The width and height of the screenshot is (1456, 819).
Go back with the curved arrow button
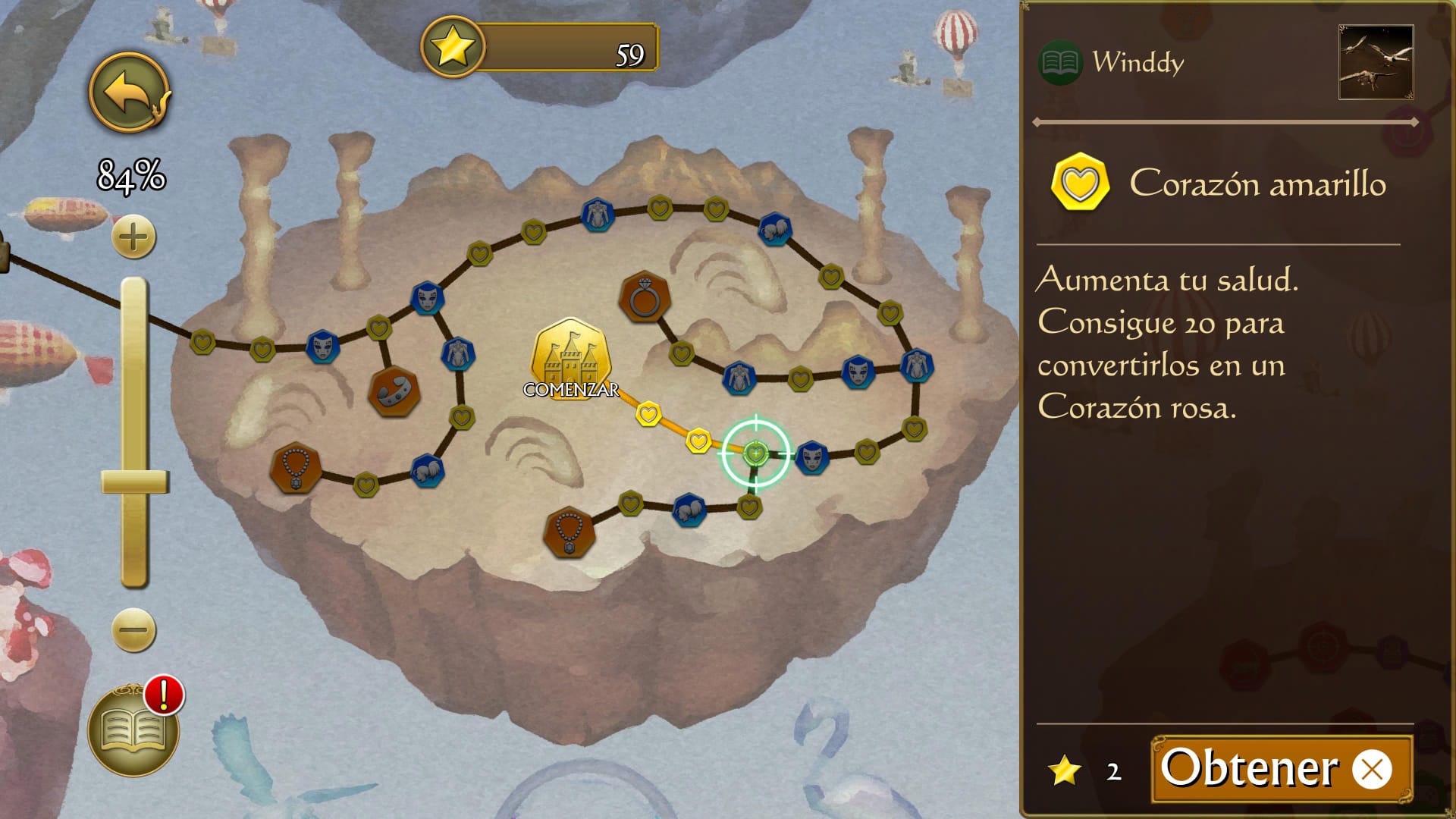[130, 93]
